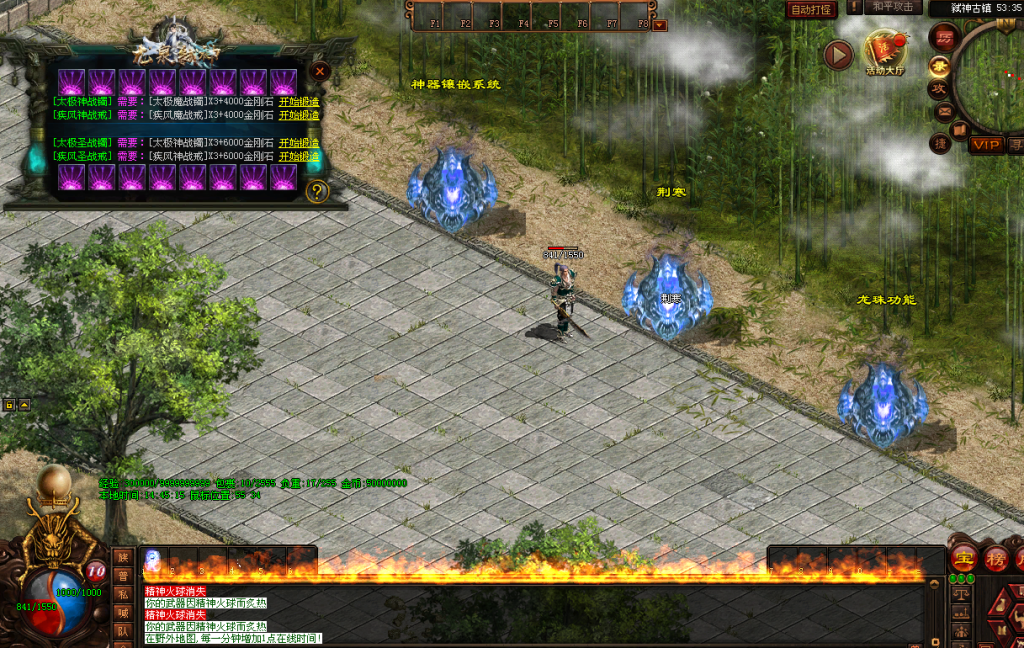Switch the 和平攻击 attack mode

(x=891, y=6)
